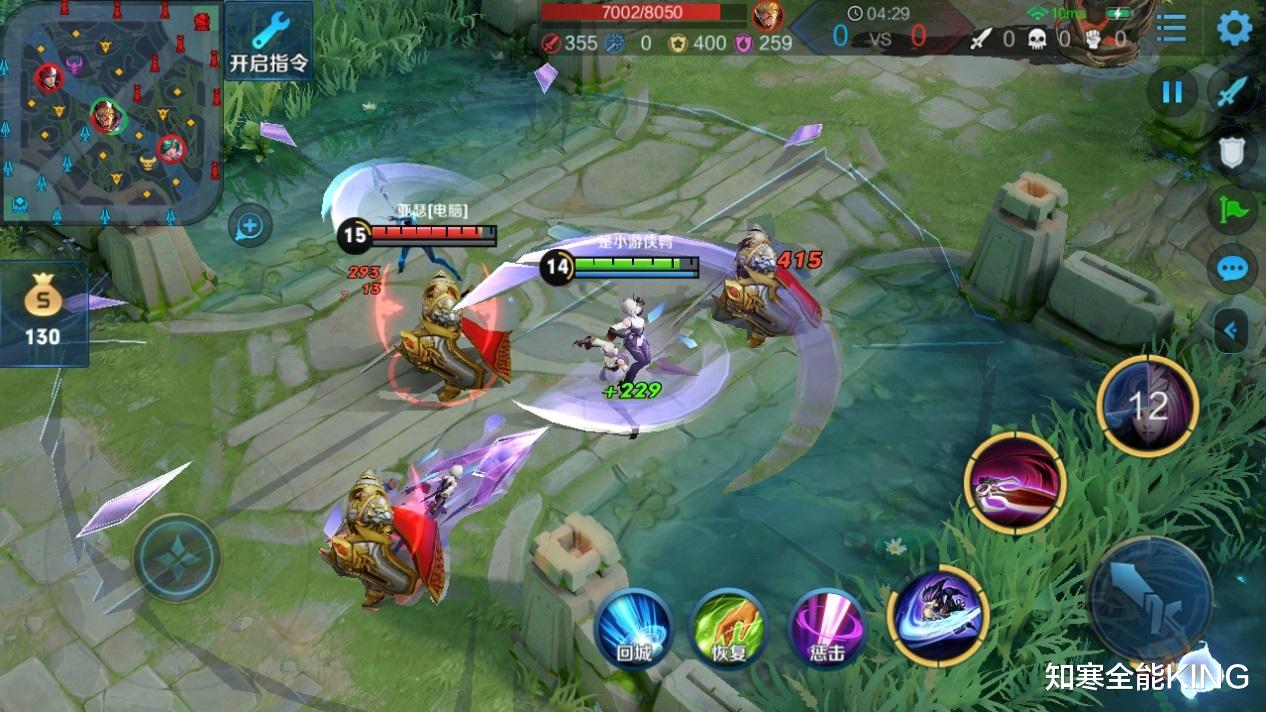Image resolution: width=1266 pixels, height=712 pixels.
Task: Send the shield defend signal
Action: pos(1233,152)
